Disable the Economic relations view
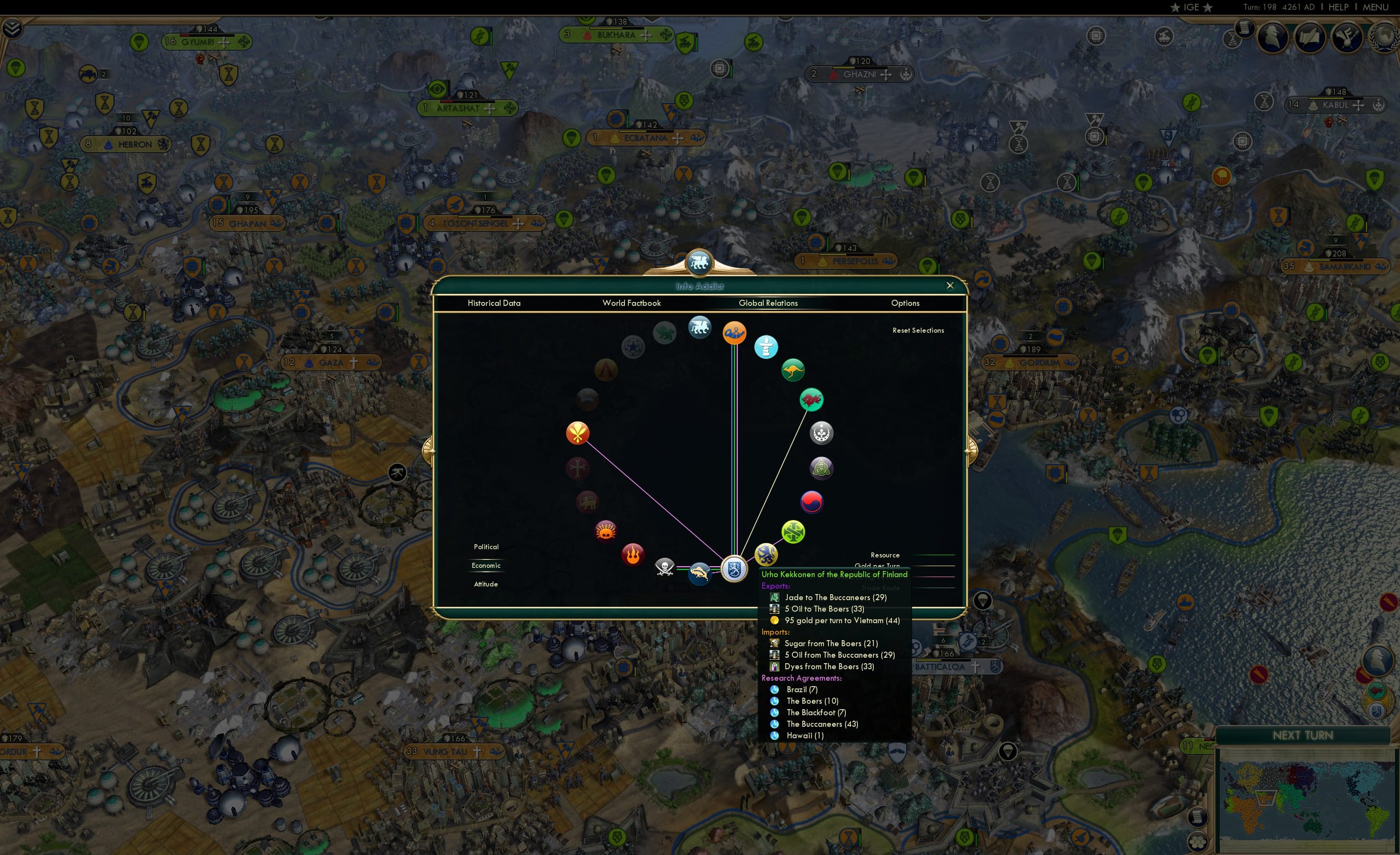Screen dimensions: 1400x855 tap(486, 565)
